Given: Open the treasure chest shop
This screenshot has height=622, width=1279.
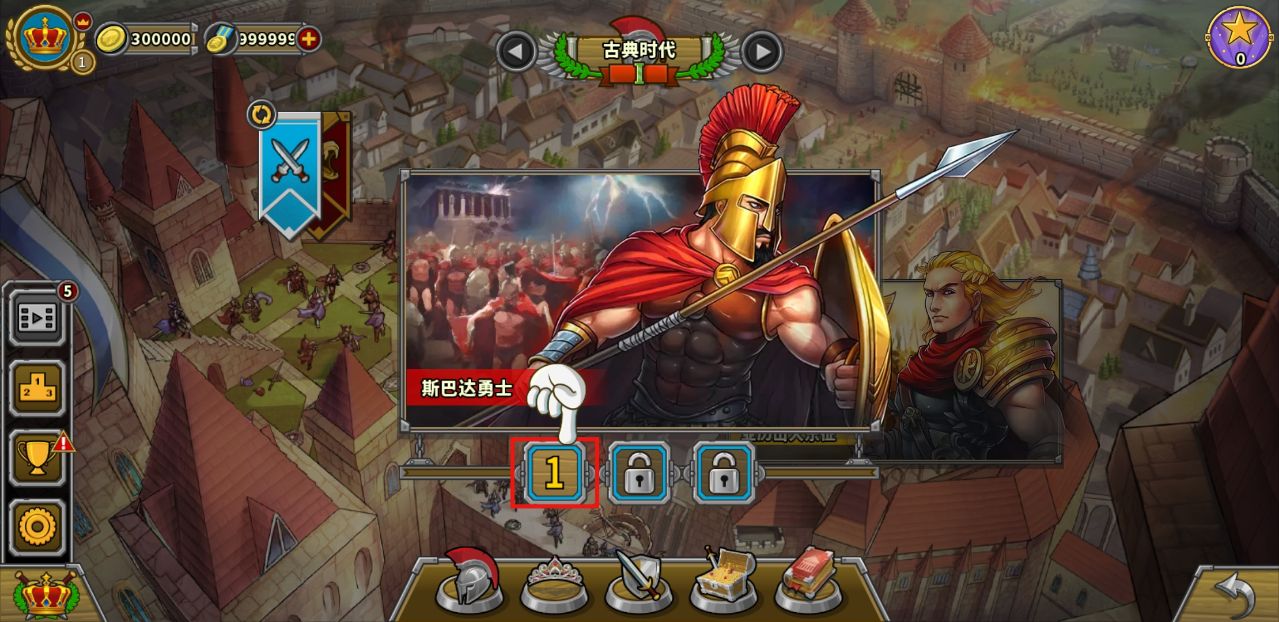Looking at the screenshot, I should coord(724,580).
